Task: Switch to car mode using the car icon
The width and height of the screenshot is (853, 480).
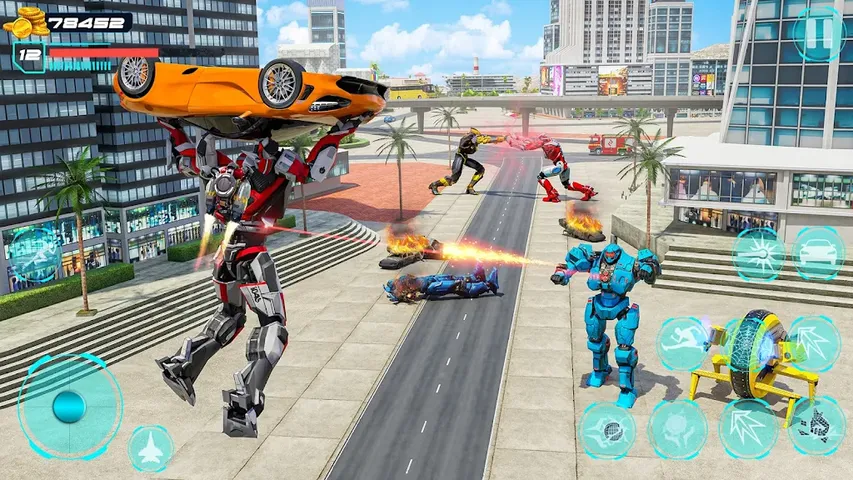Action: [x=818, y=253]
